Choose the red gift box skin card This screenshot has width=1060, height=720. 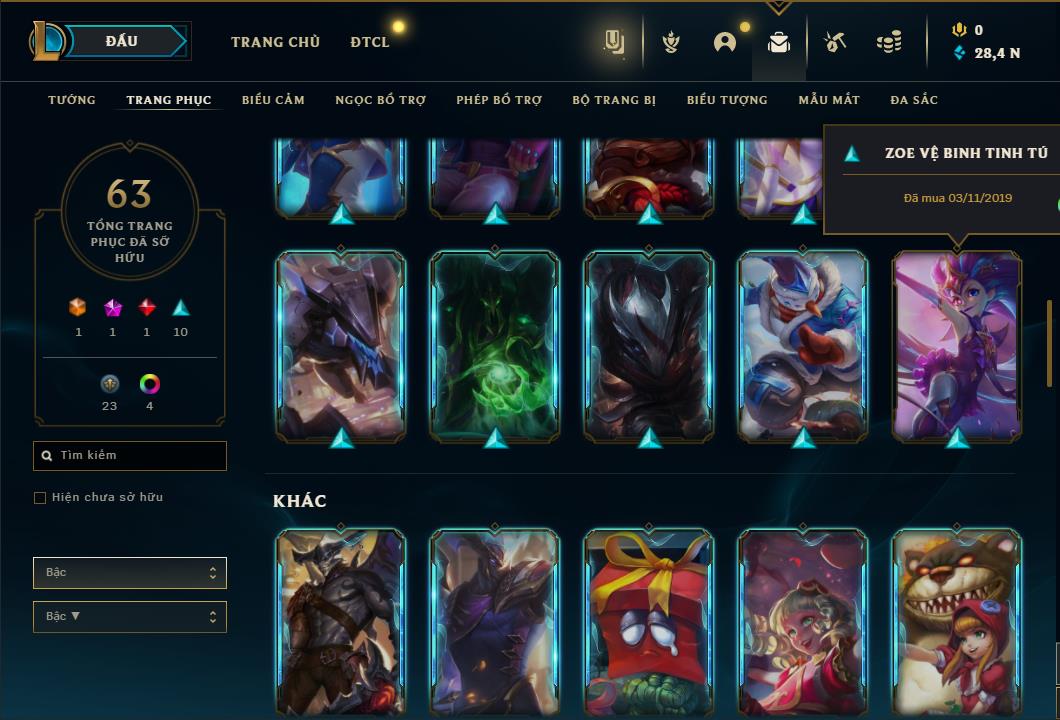pyautogui.click(x=649, y=620)
